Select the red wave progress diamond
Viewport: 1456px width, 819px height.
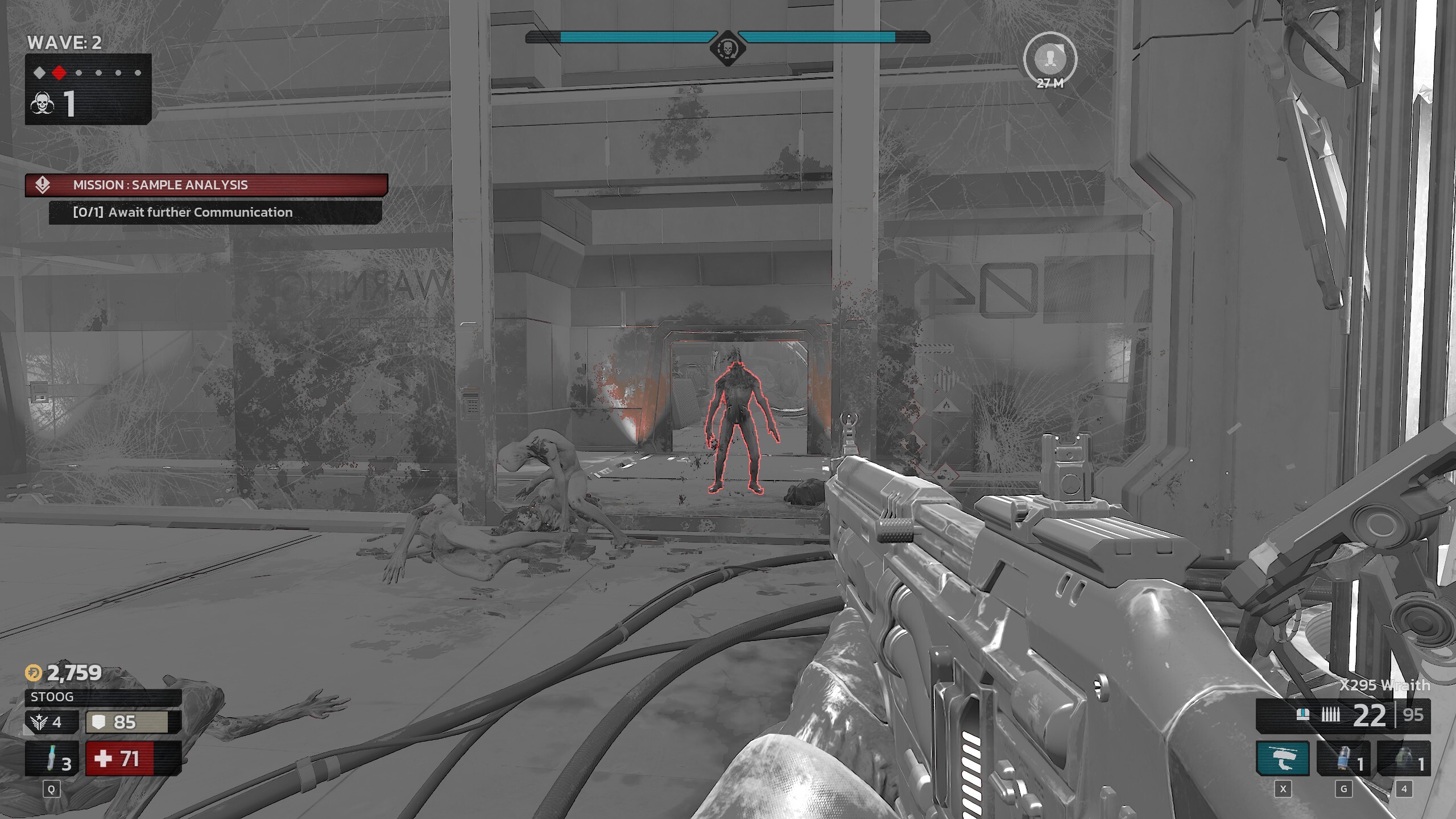click(x=59, y=73)
